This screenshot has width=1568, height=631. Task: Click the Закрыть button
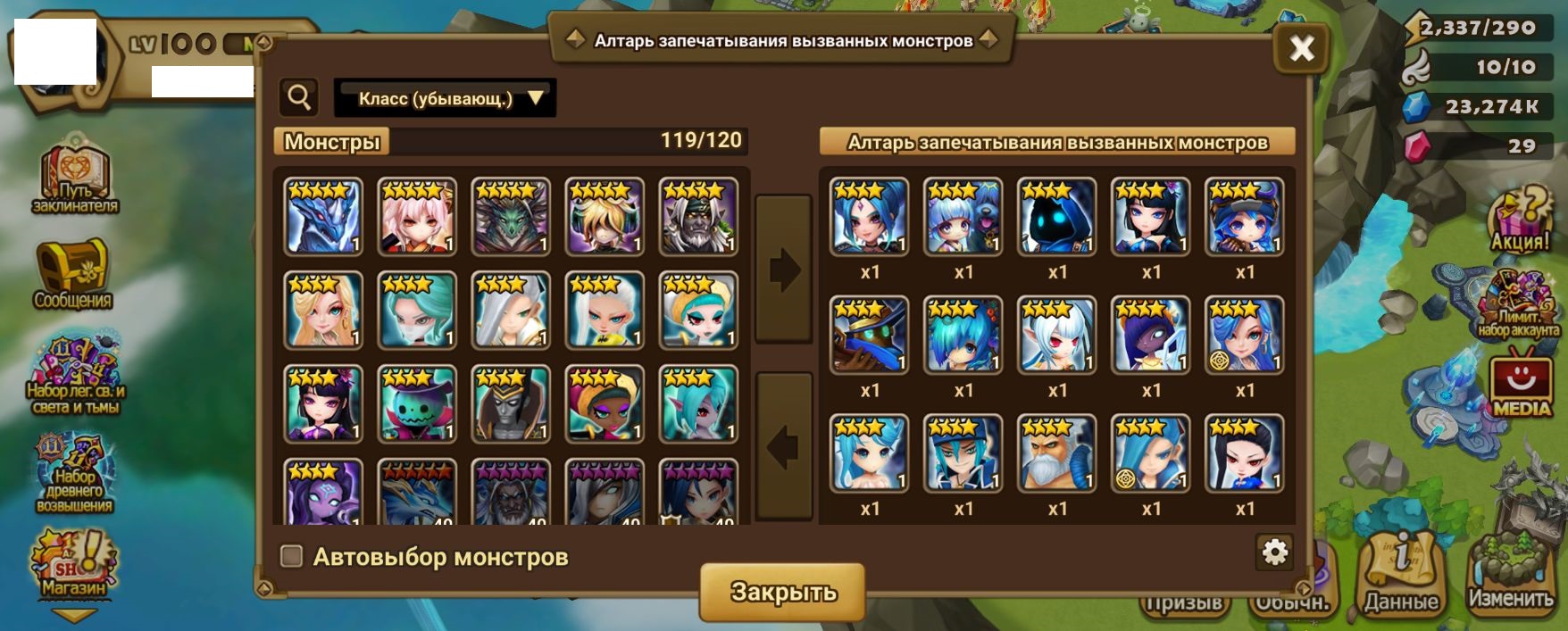(782, 592)
